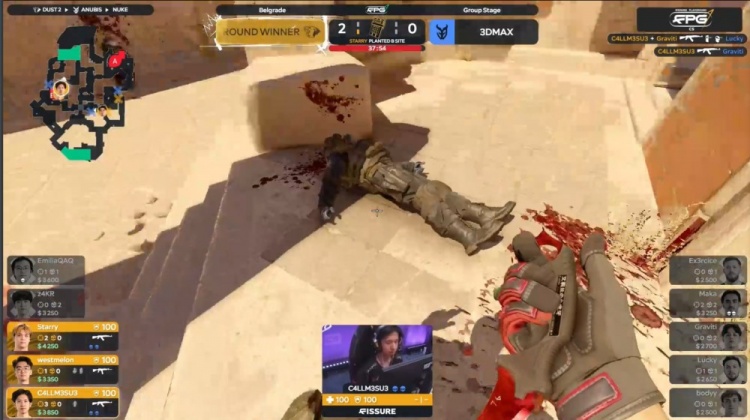
Task: Select Ex3rcice's player card
Action: click(x=707, y=270)
